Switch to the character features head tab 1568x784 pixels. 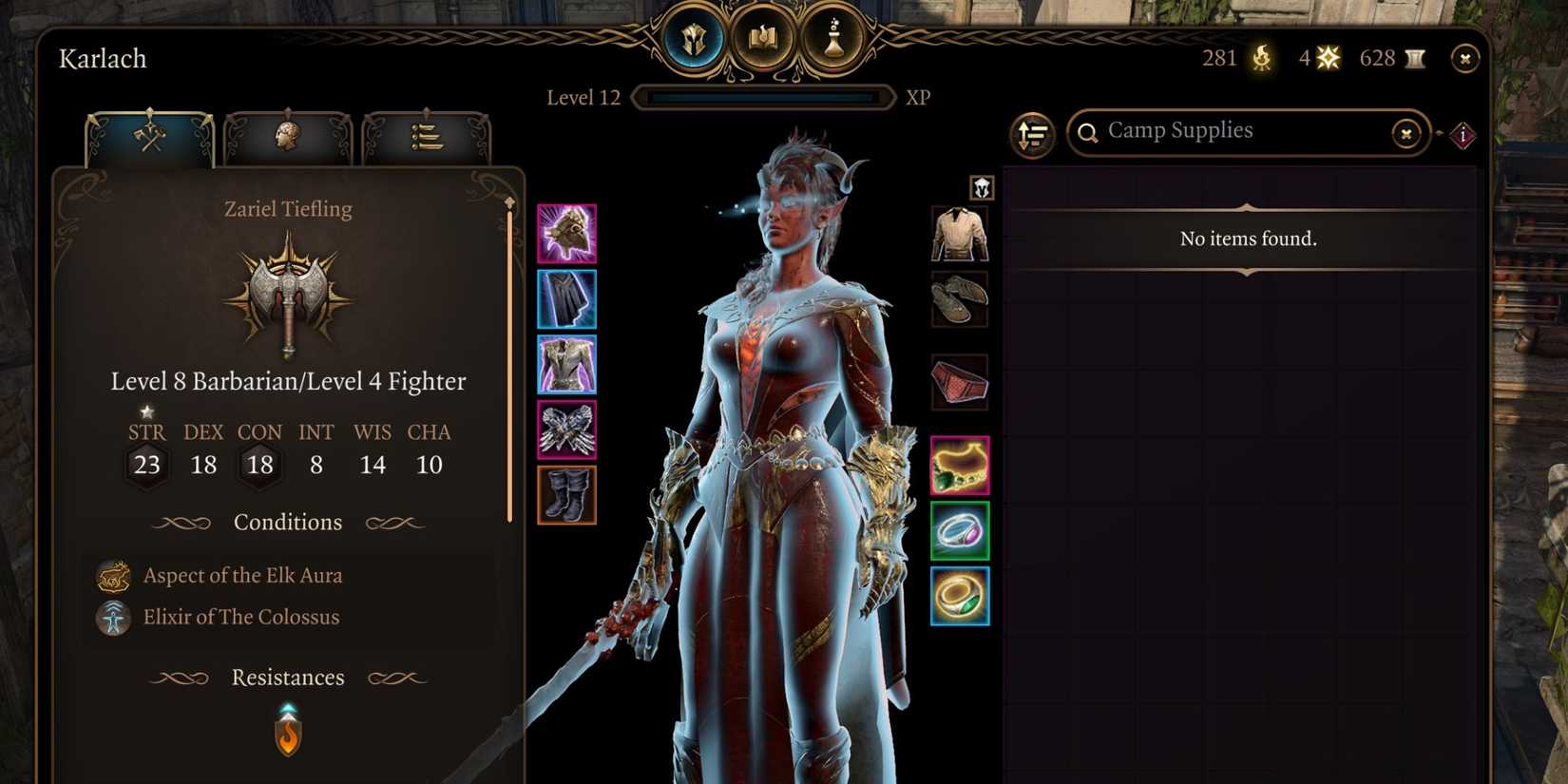tap(286, 136)
